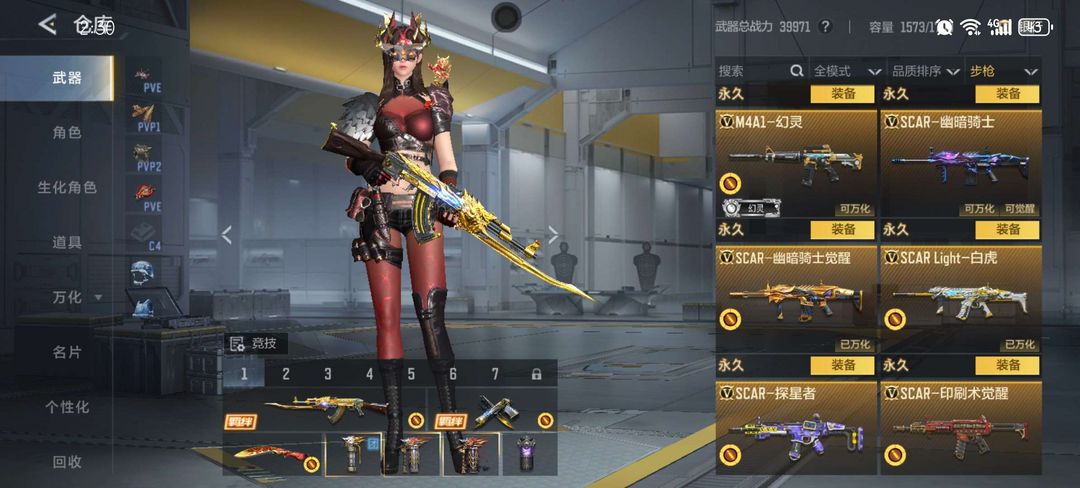Go to the 个性化 section
Screen dimensions: 1080x488
67,407
